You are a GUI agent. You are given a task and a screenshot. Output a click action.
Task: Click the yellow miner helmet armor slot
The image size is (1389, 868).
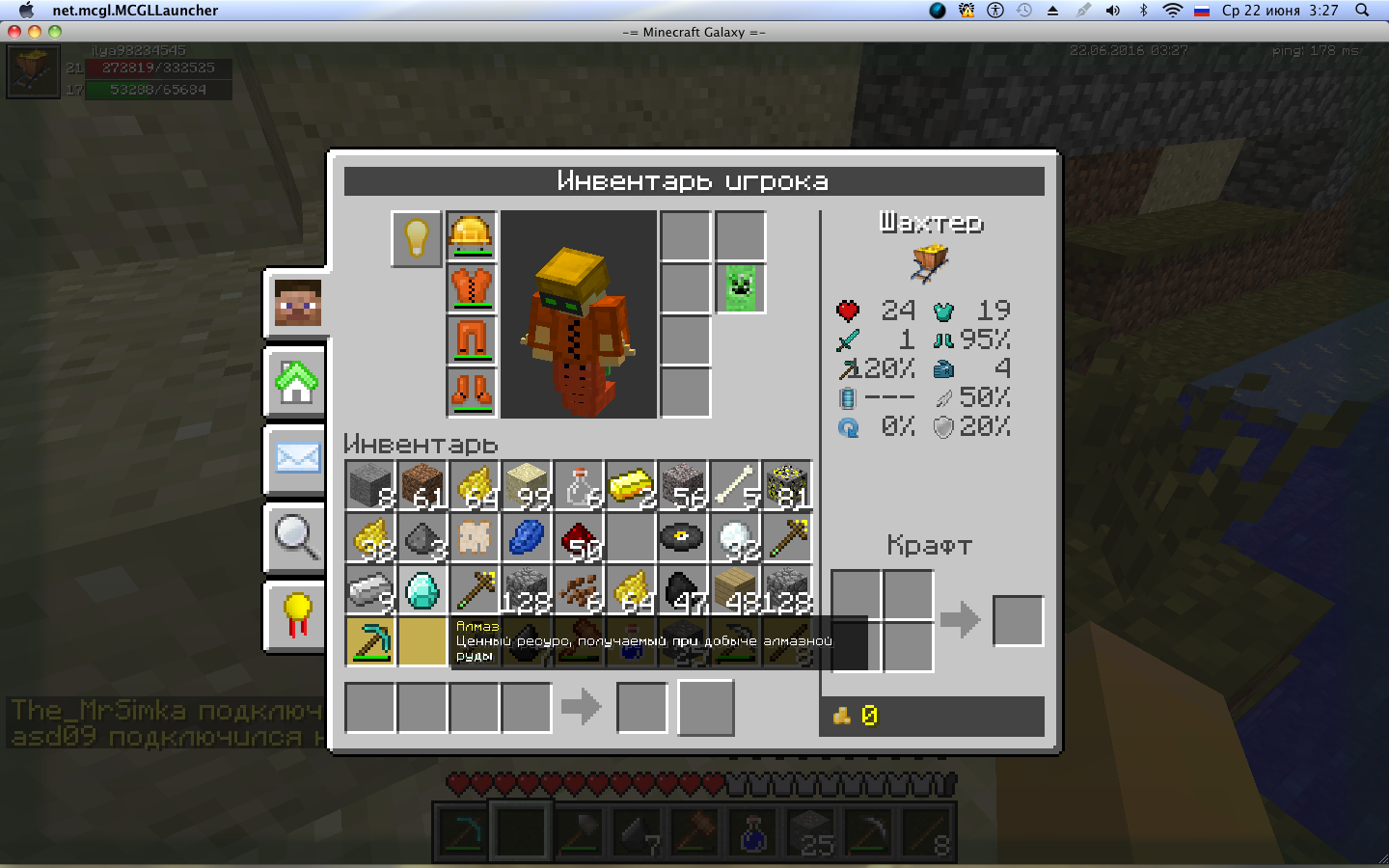(472, 236)
